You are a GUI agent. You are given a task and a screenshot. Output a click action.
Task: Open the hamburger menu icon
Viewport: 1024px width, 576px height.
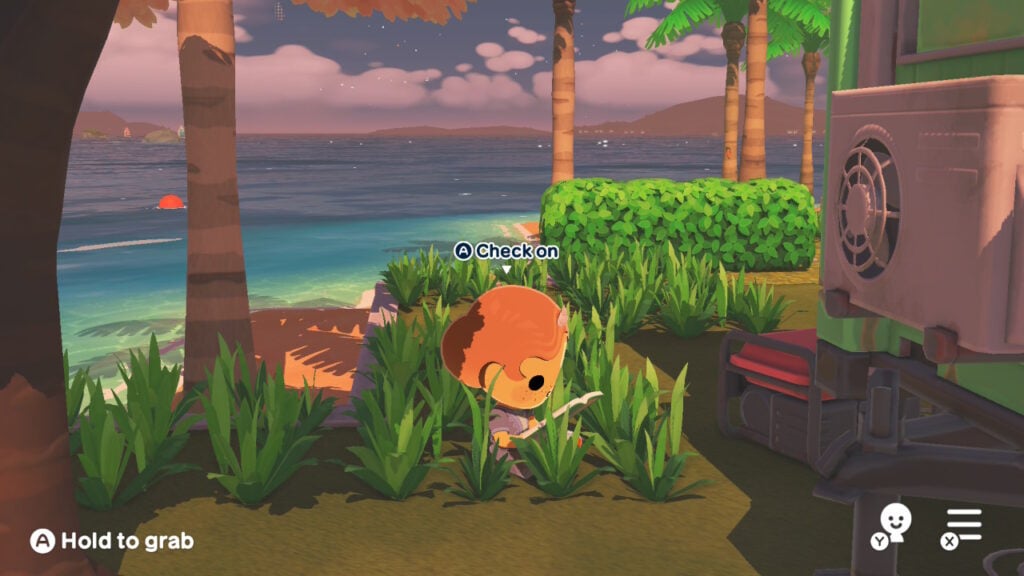coord(964,525)
